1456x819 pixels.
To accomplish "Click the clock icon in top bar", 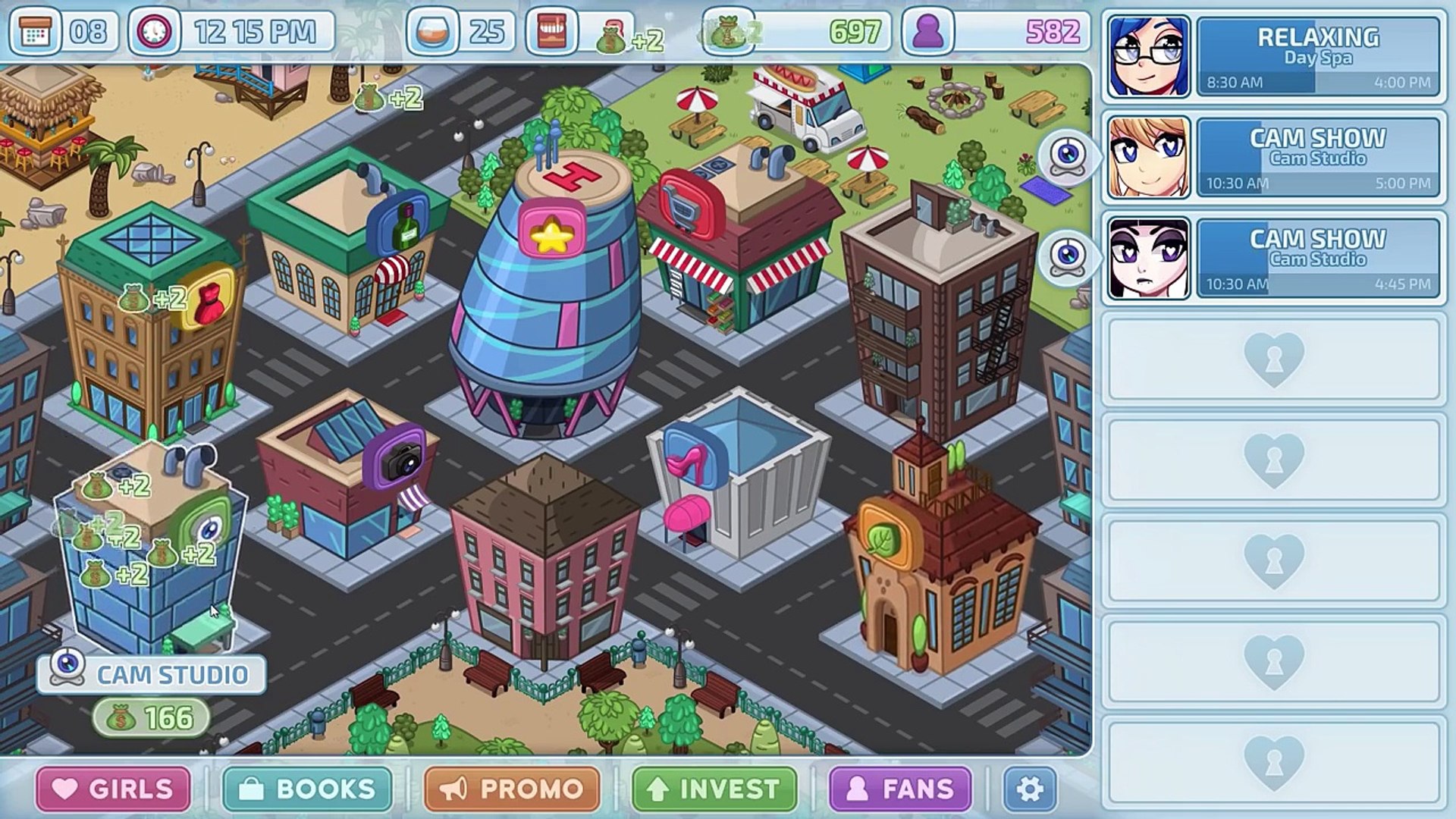I will 155,32.
